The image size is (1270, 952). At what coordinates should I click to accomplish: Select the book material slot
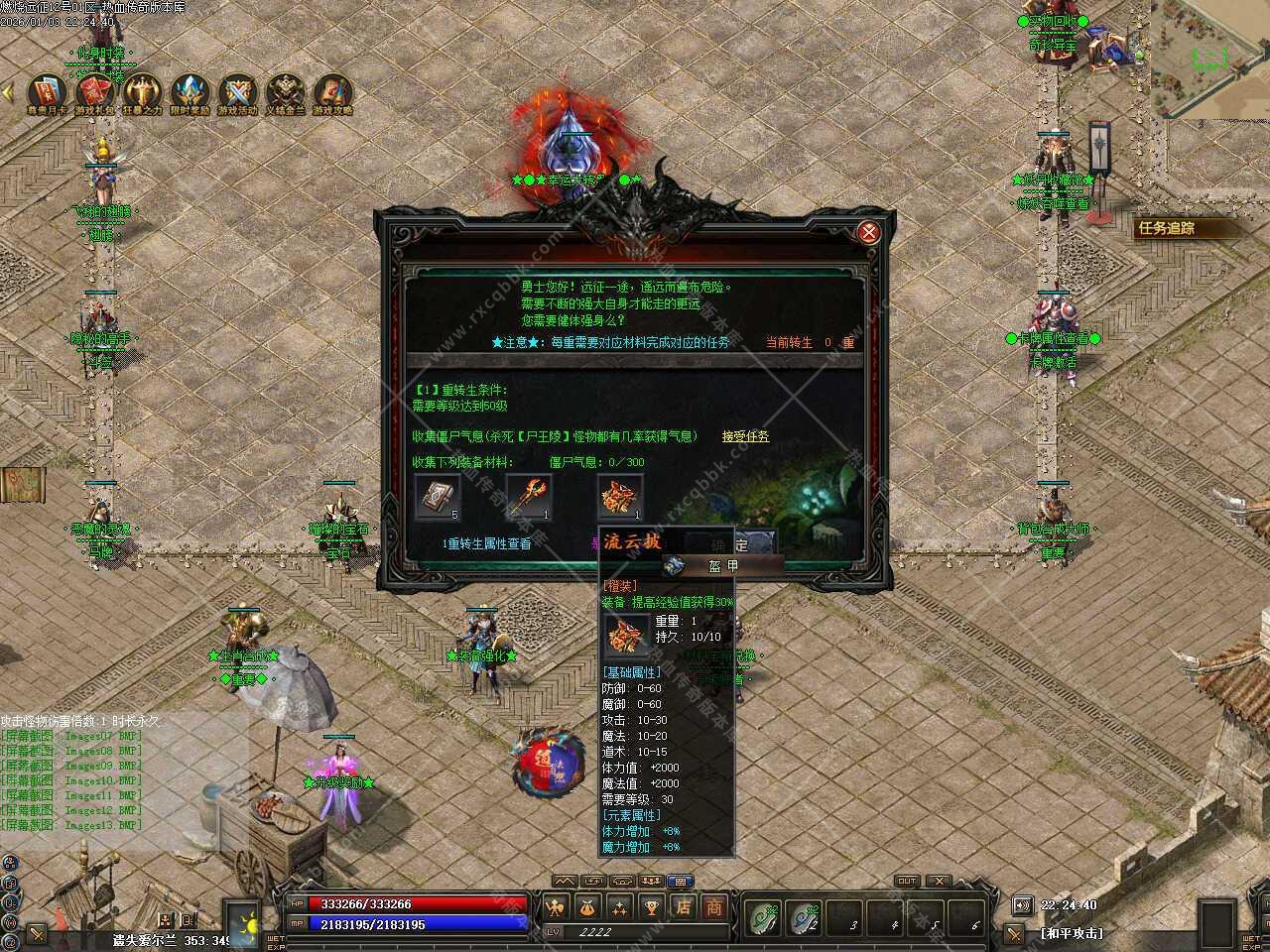point(437,497)
